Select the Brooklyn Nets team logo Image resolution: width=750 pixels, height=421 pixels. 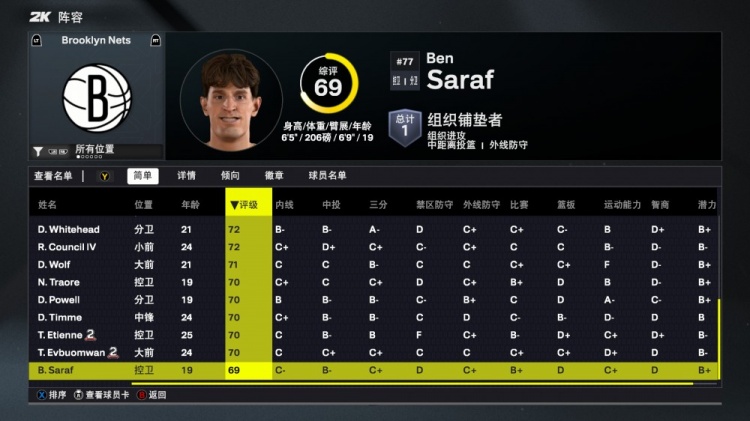click(x=97, y=97)
